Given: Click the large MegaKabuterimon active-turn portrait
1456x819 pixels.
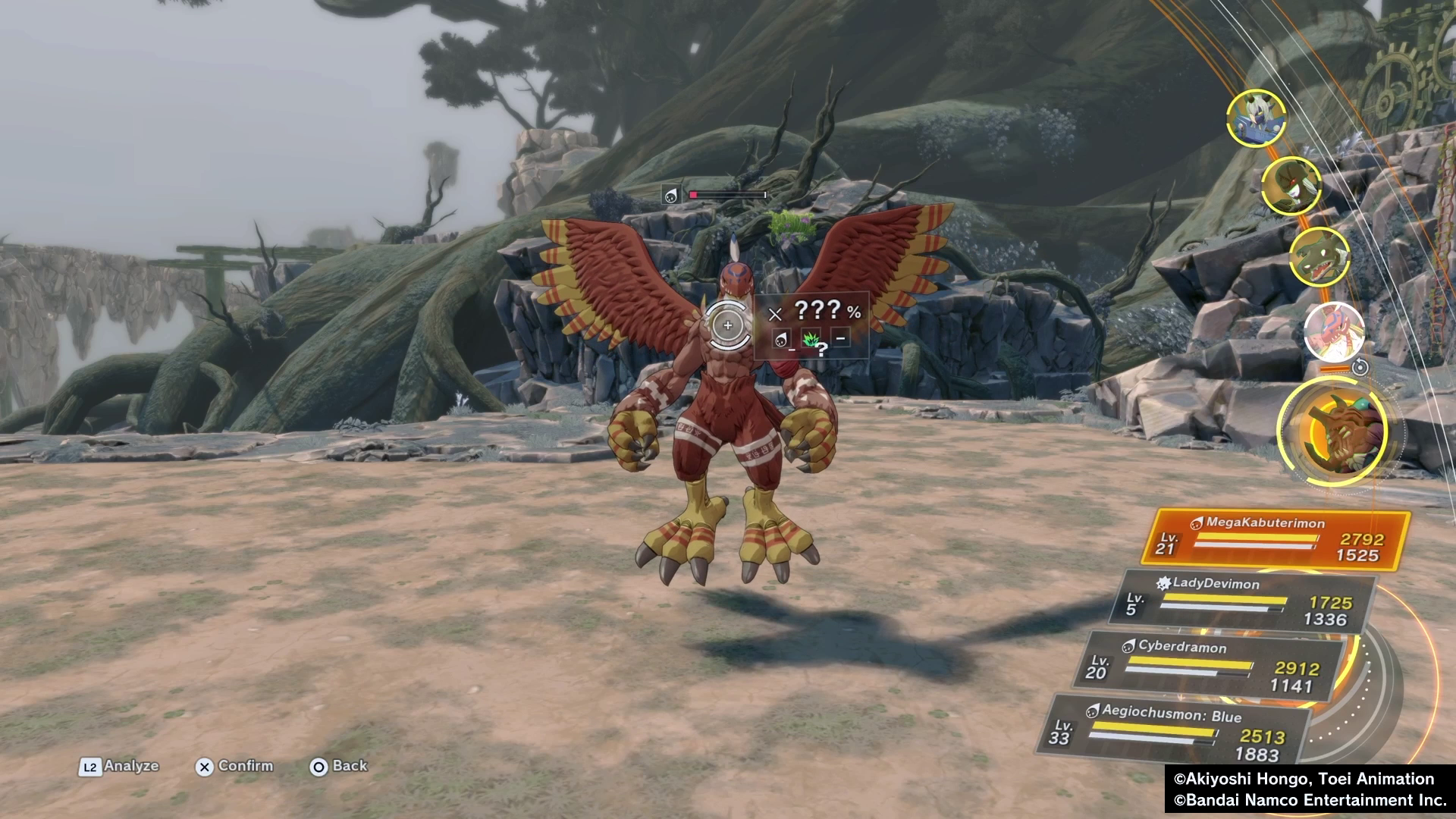Looking at the screenshot, I should pos(1333,431).
